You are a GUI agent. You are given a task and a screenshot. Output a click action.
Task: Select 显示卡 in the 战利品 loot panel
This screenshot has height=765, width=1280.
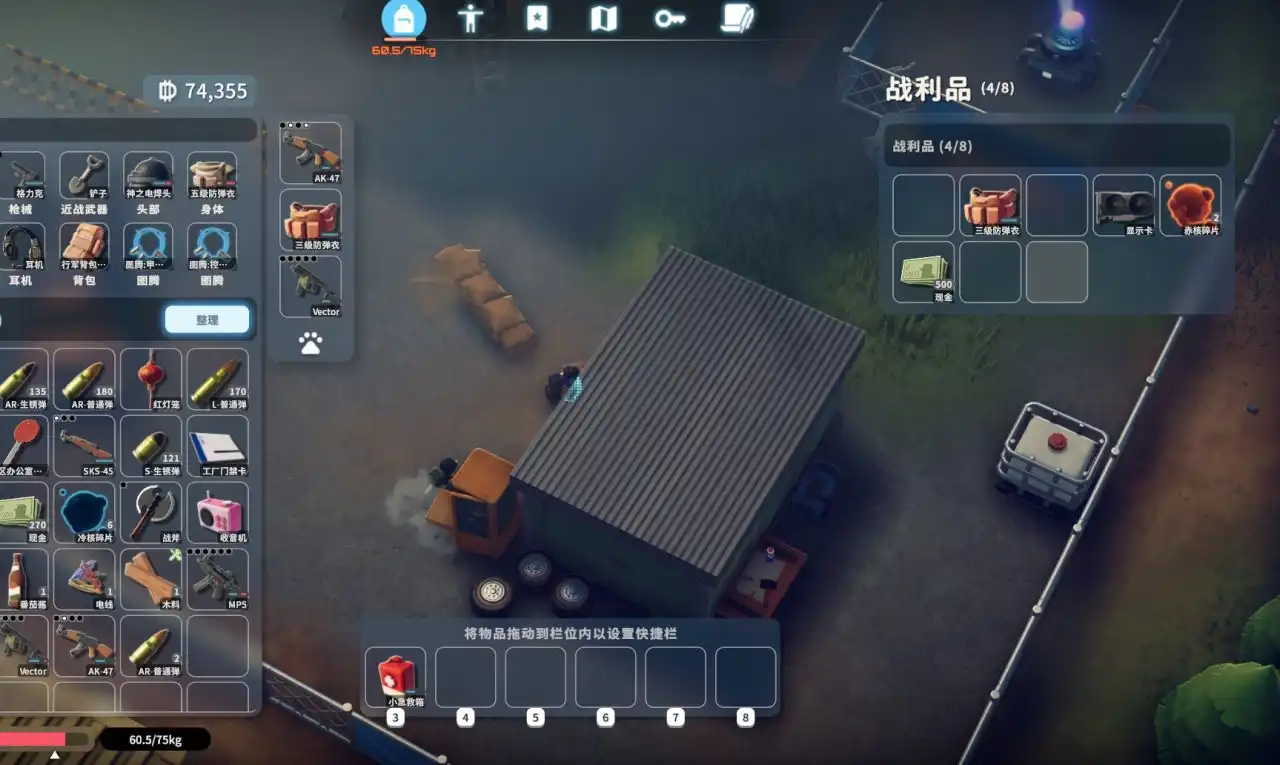pyautogui.click(x=1123, y=203)
